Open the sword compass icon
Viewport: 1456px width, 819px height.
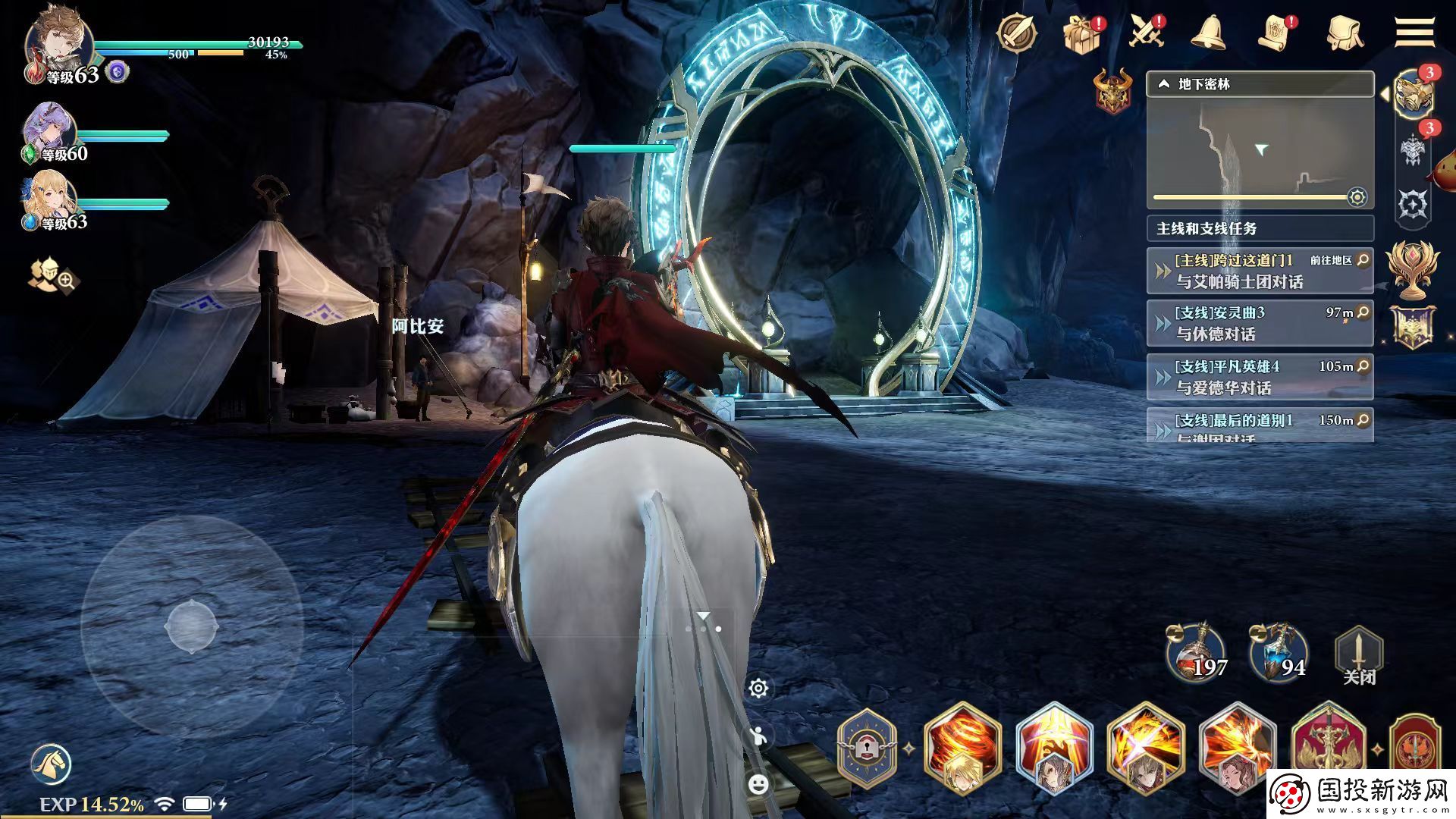coord(1016,33)
